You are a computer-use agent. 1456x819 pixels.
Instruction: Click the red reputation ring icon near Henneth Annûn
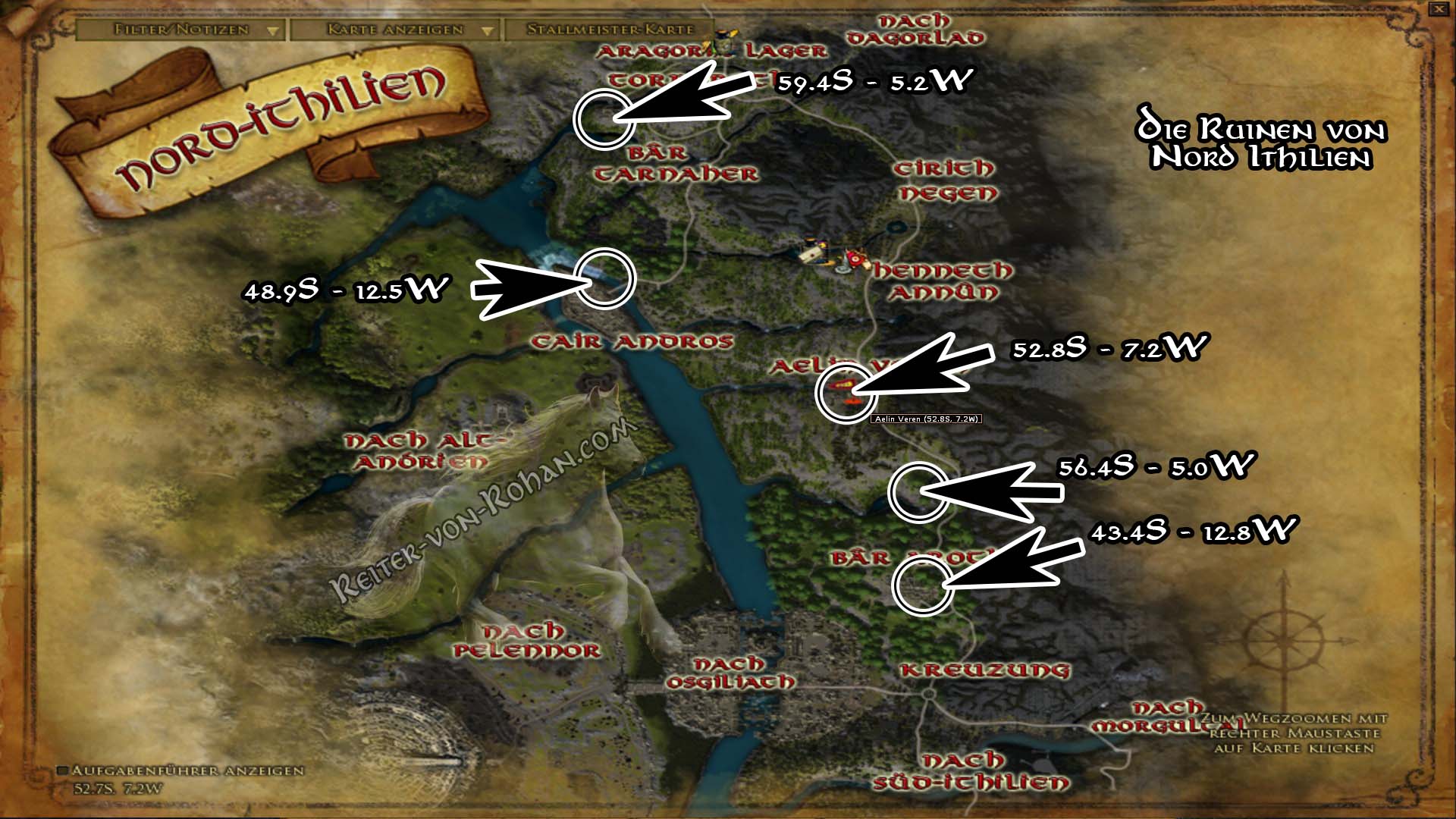[x=855, y=259]
